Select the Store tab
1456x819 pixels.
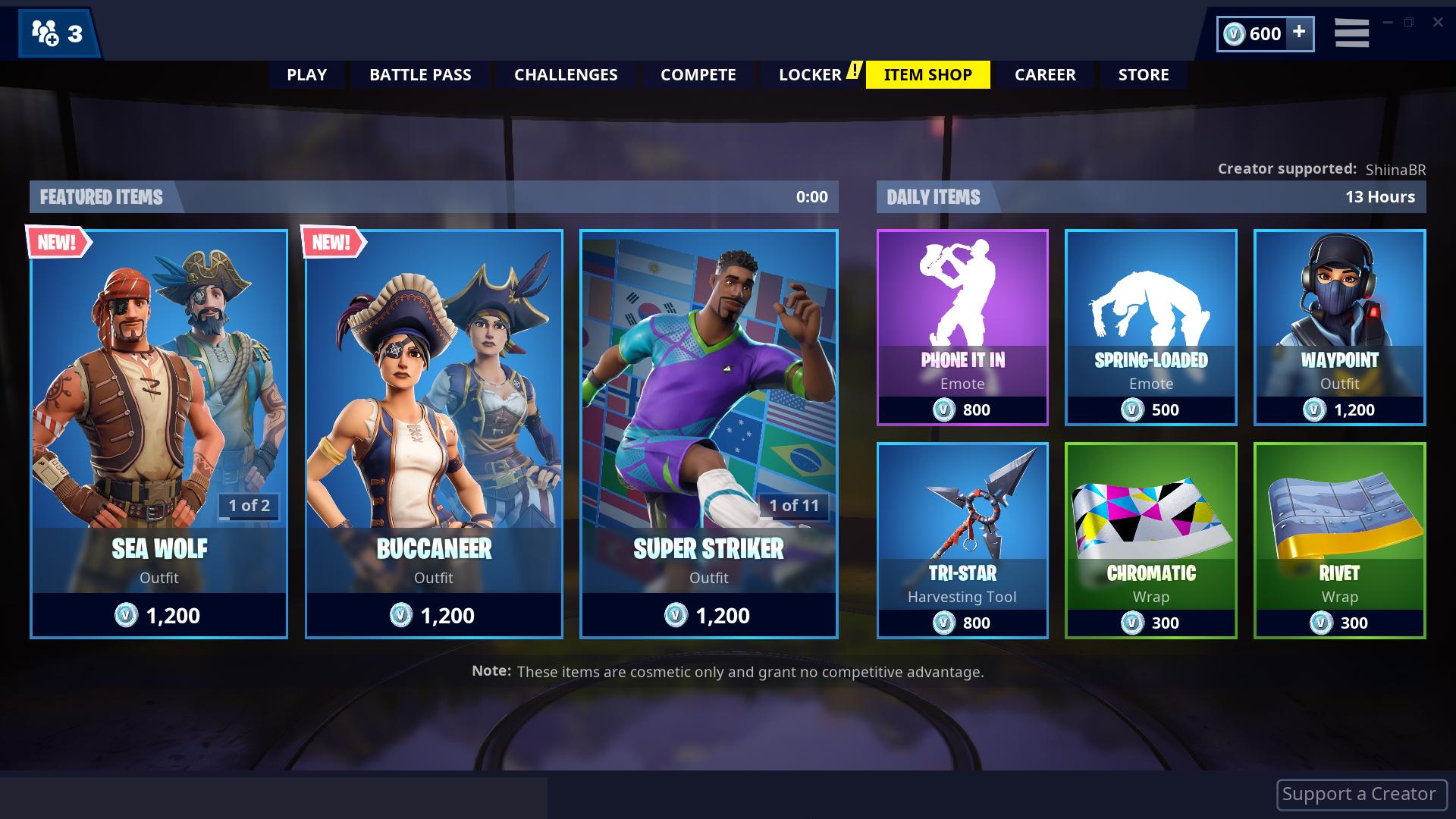coord(1144,74)
